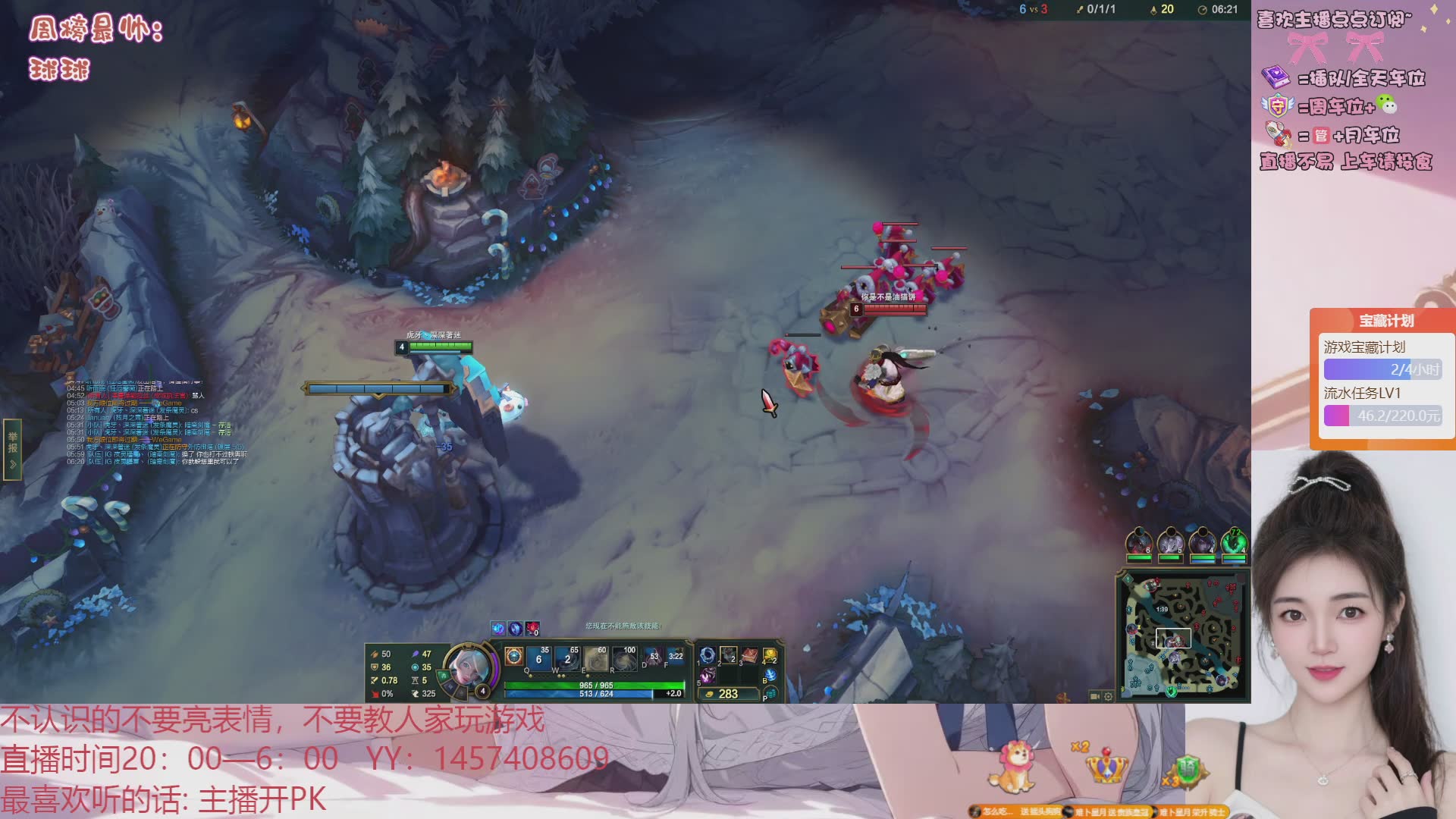
Task: Select the F summoner spell on cooldown
Action: (x=674, y=657)
